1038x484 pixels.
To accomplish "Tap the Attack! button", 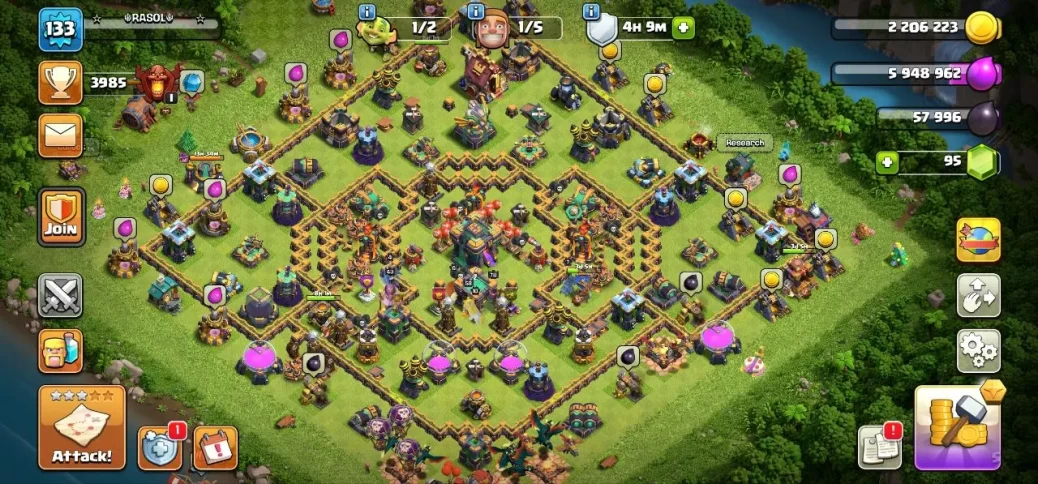I will coord(82,428).
